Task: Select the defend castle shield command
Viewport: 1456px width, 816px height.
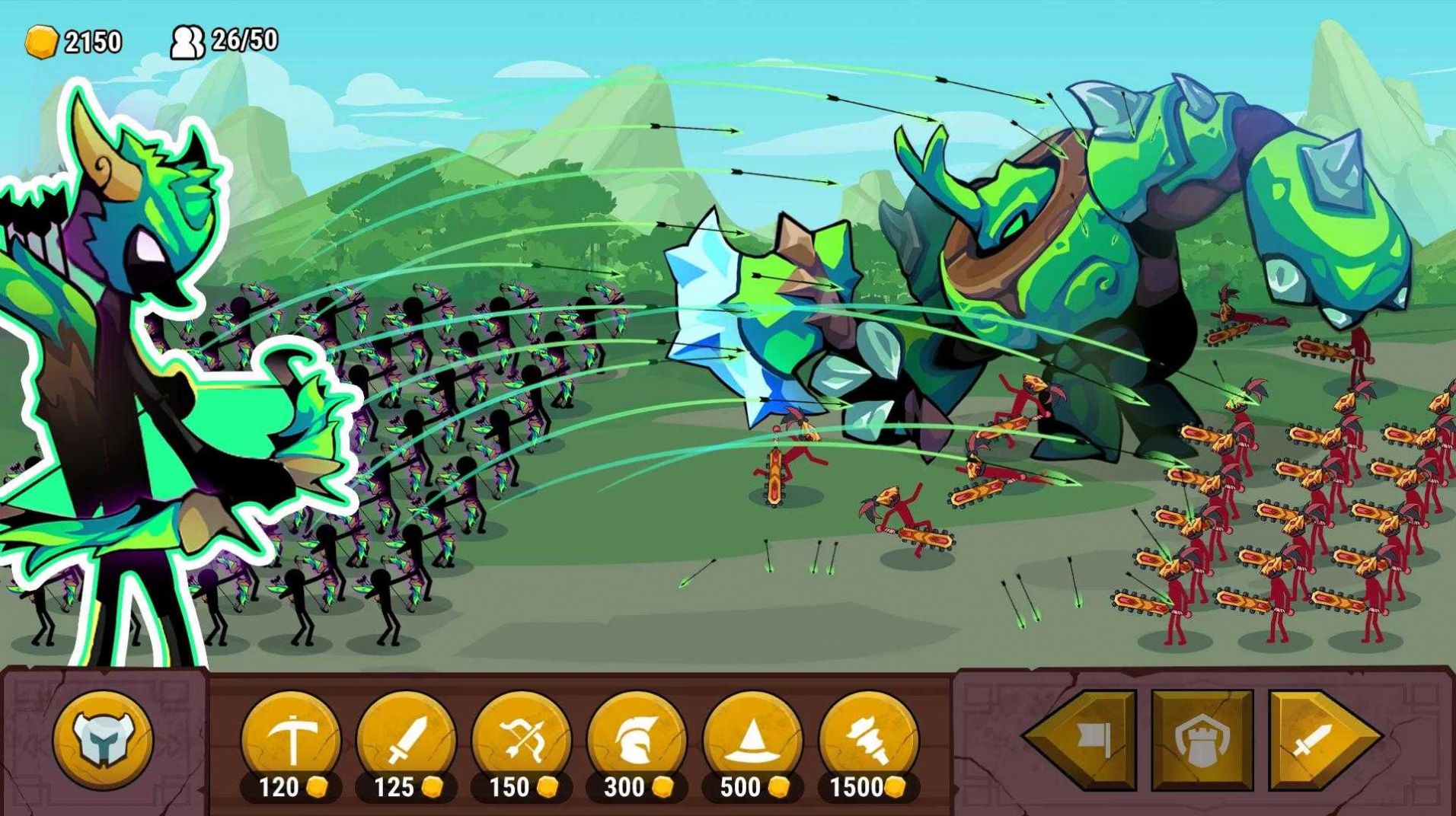Action: coord(1202,740)
